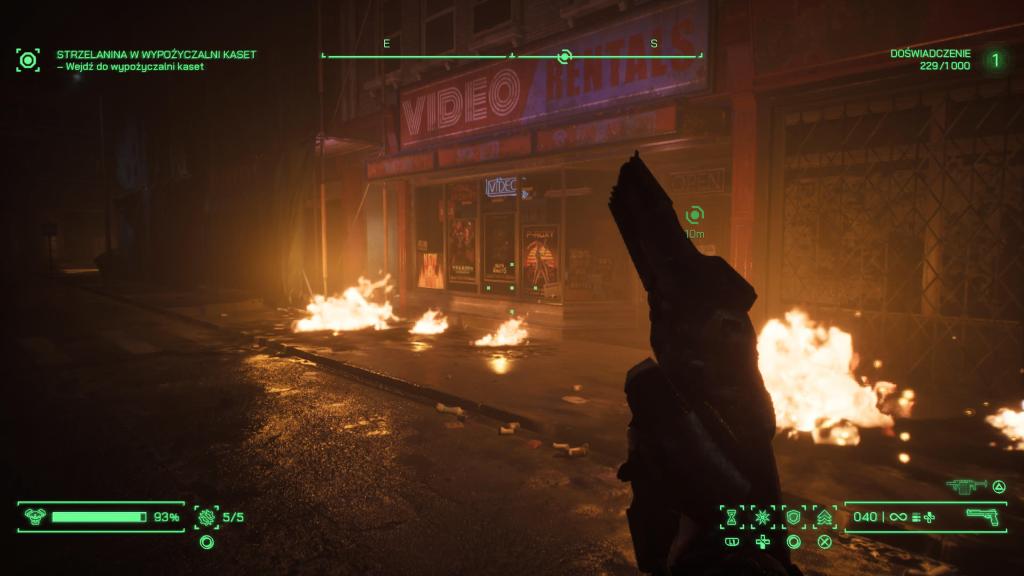
Task: Select the objective tracker icon
Action: pyautogui.click(x=28, y=60)
